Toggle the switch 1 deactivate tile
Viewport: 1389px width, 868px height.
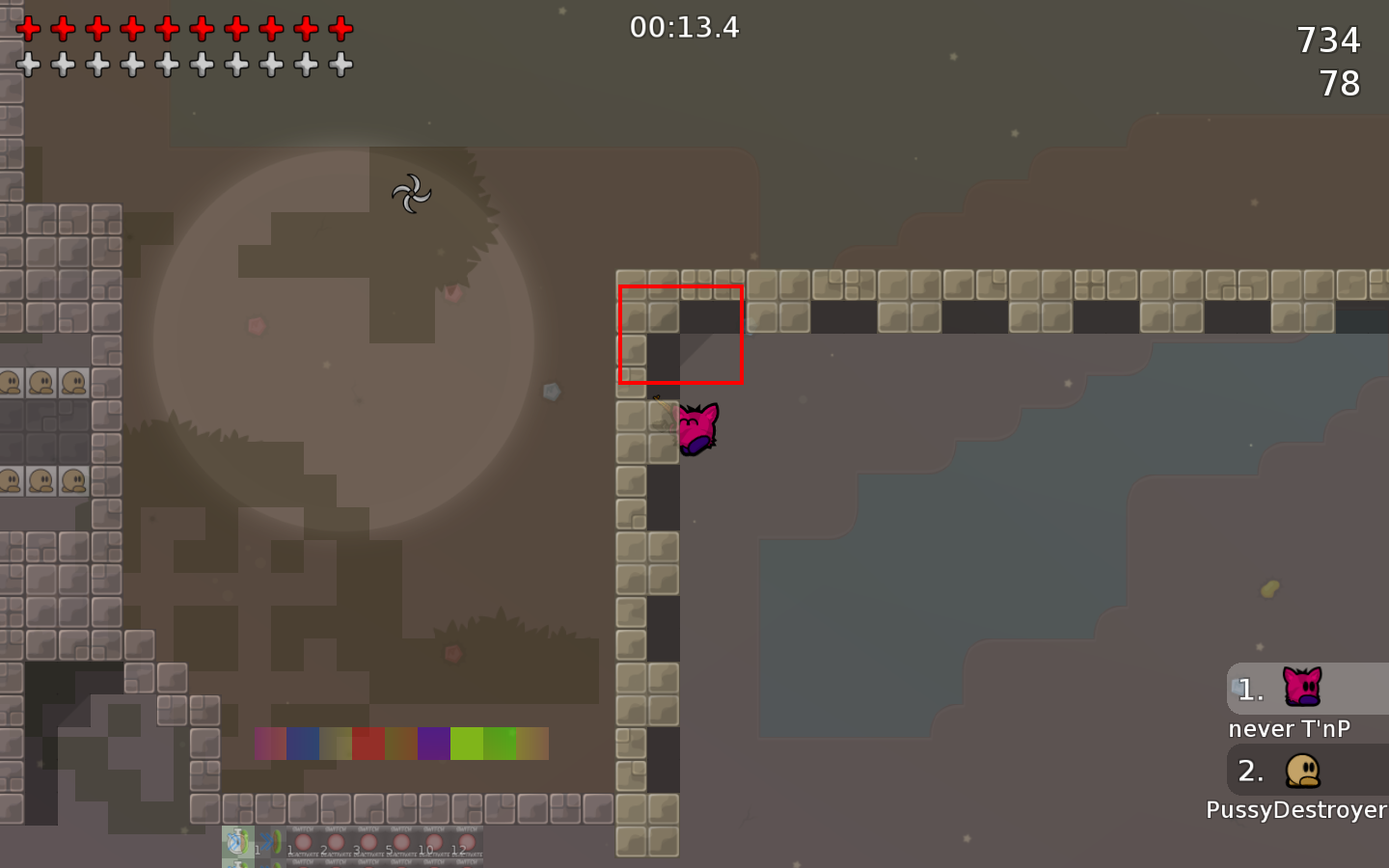(x=304, y=842)
